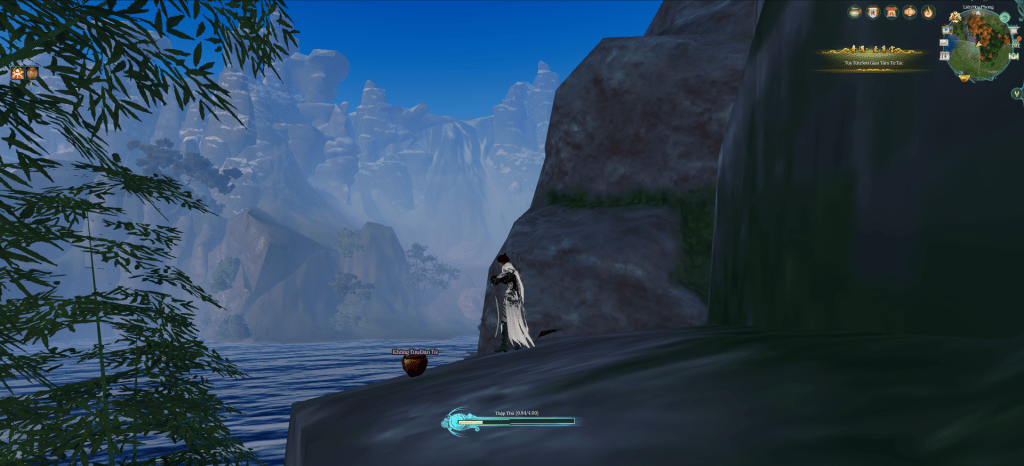
Task: Click the flame icon in the top row
Action: point(928,12)
